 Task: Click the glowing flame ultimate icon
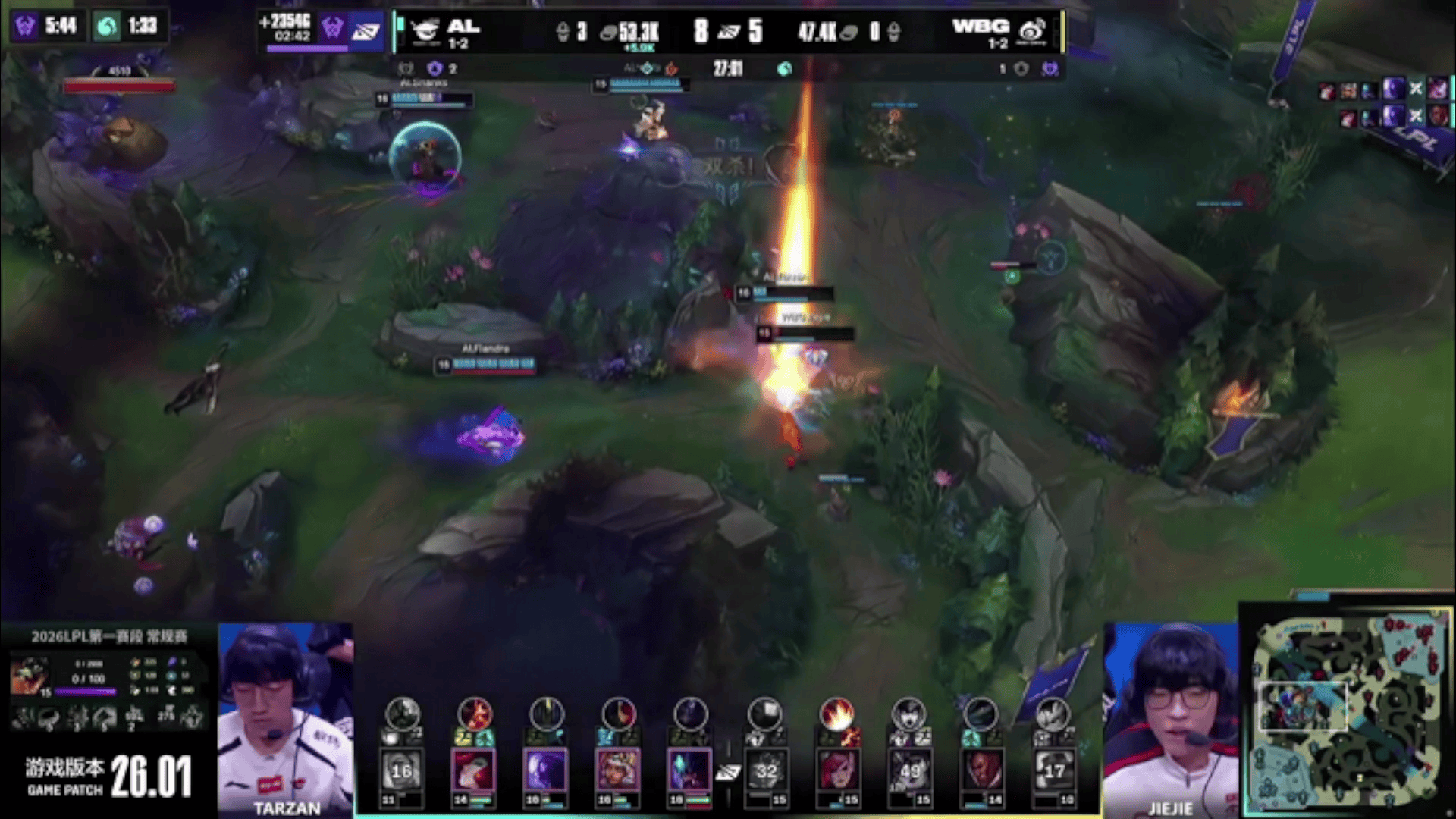coord(837,714)
